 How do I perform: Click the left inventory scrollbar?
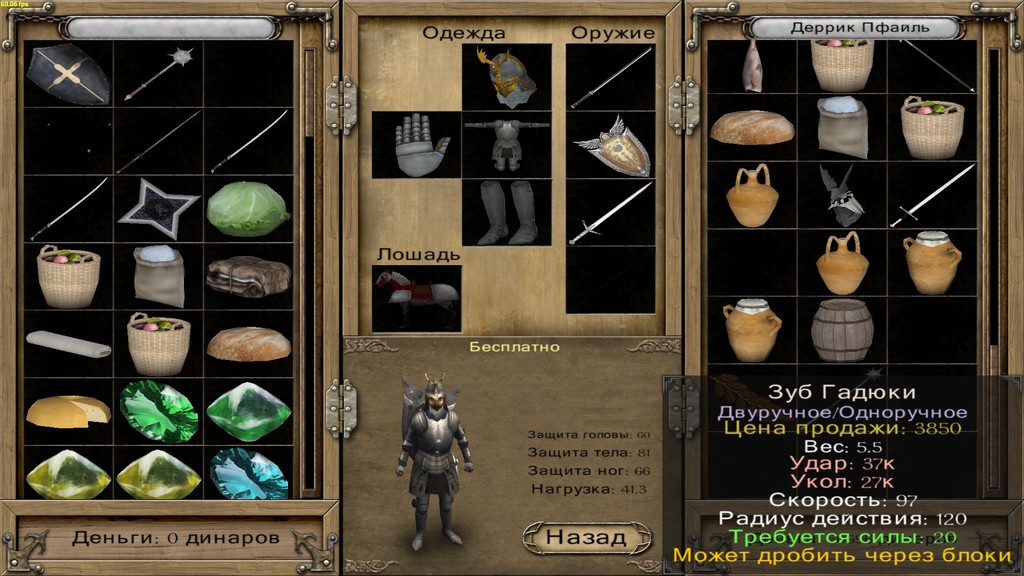[310, 270]
